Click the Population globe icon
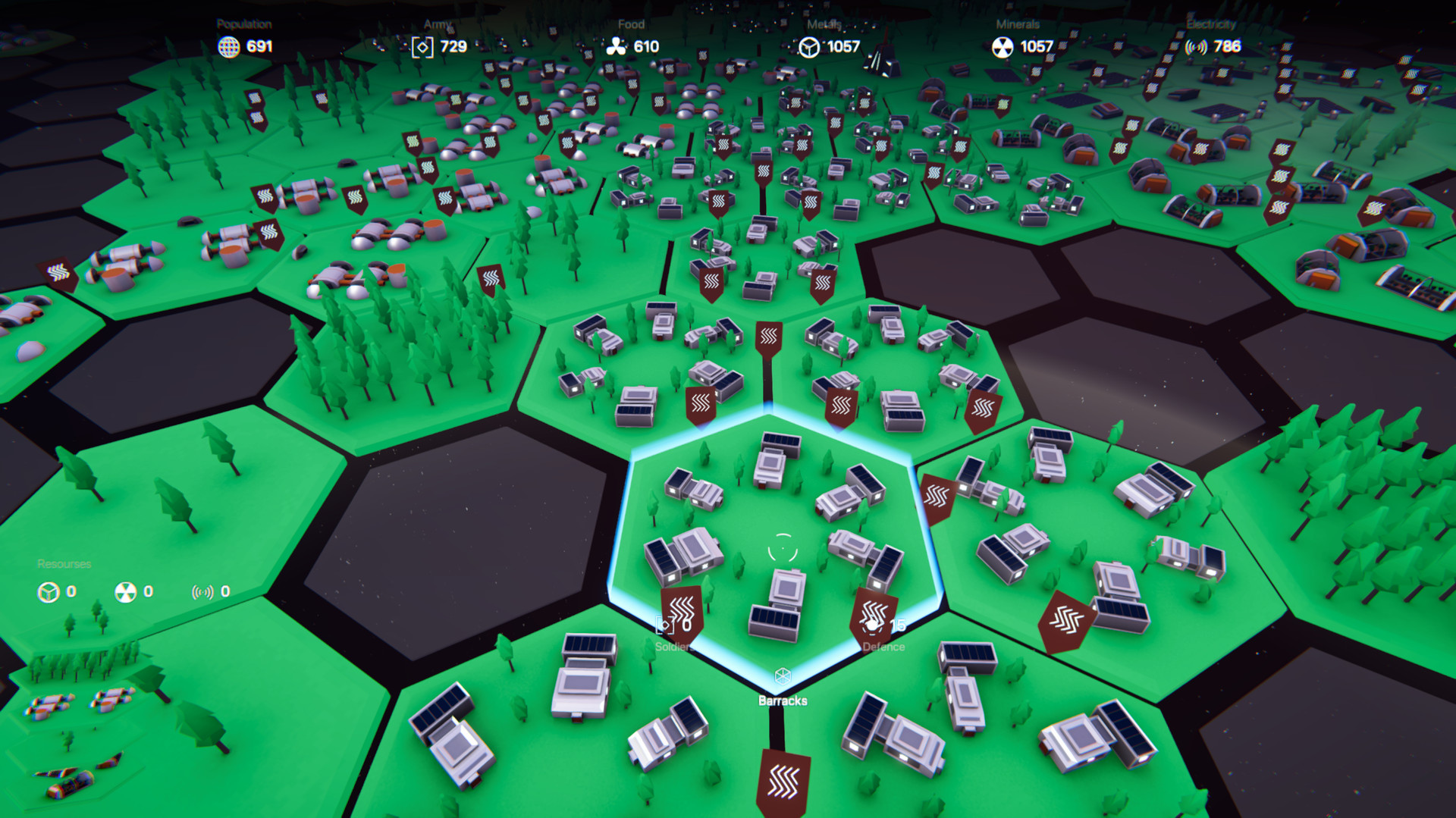 click(229, 47)
